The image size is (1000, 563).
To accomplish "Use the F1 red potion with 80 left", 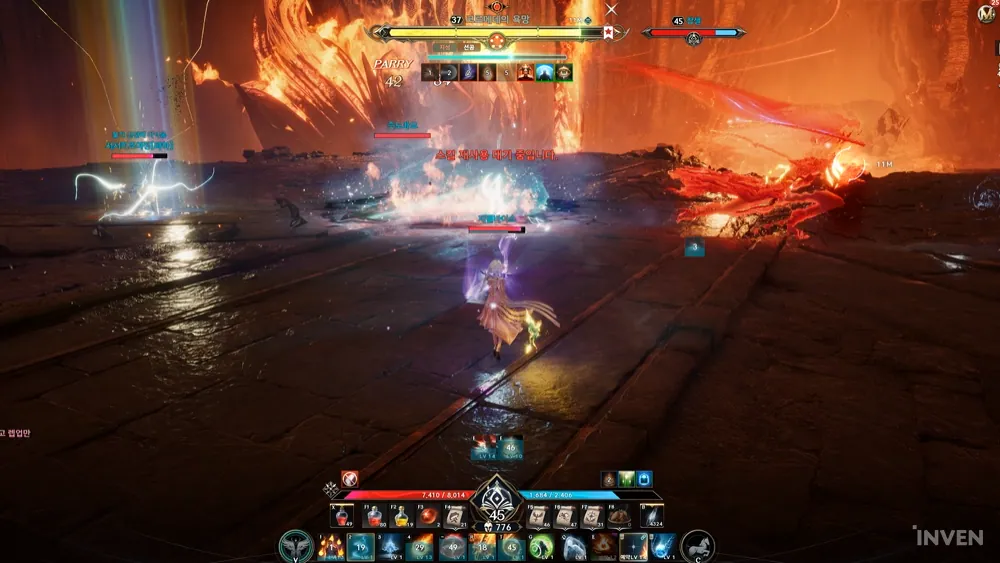I will pyautogui.click(x=374, y=516).
